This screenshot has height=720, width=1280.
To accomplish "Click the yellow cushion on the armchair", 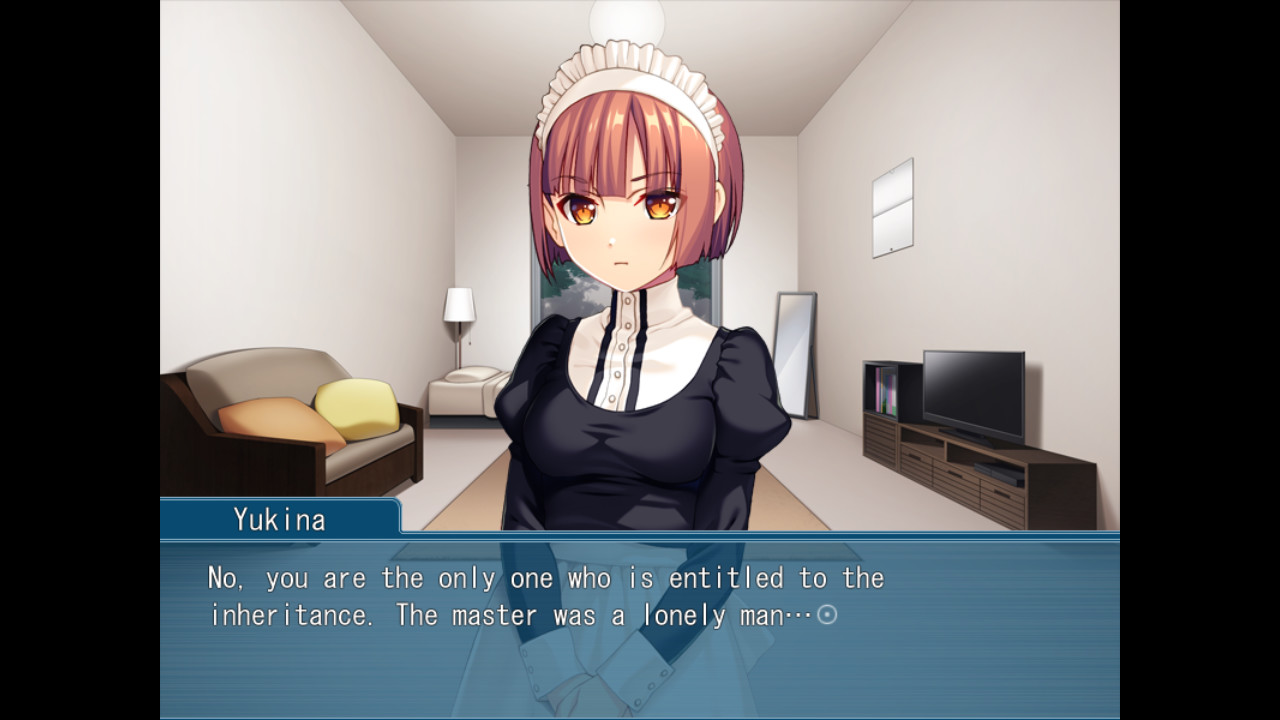I will pyautogui.click(x=358, y=410).
